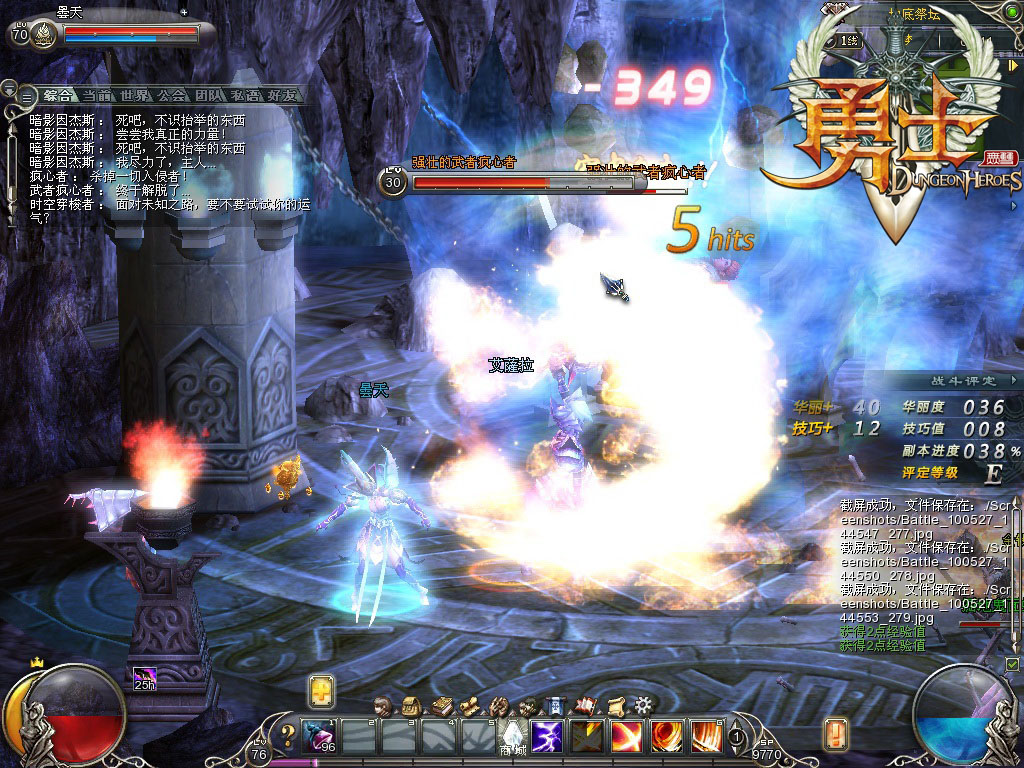The height and width of the screenshot is (768, 1024).
Task: Open the question mark help button
Action: point(288,737)
